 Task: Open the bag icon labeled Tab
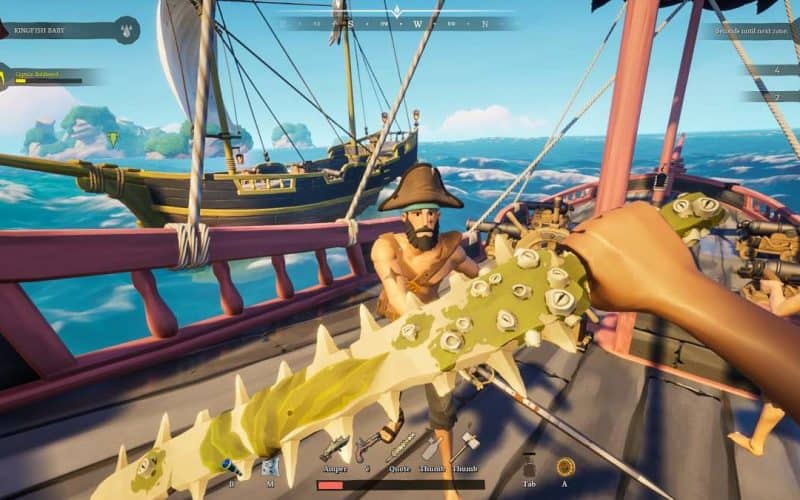(x=529, y=466)
